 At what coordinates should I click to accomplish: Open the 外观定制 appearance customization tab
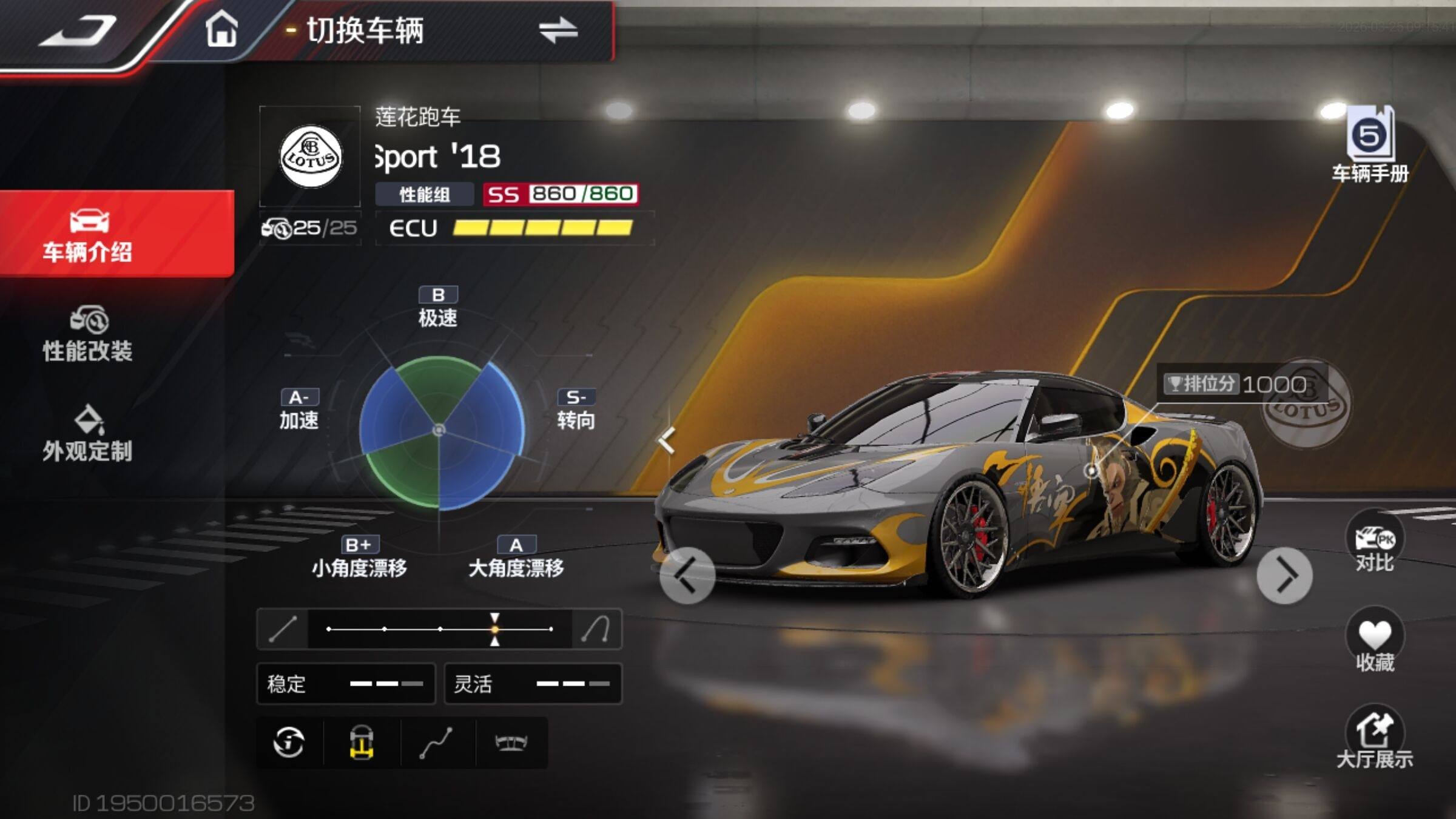point(88,433)
